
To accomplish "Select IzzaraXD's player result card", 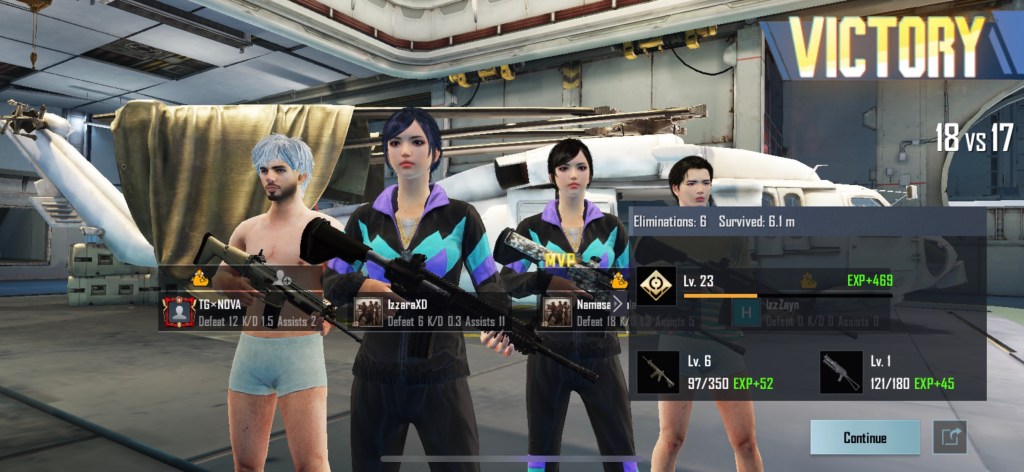I will coord(430,312).
